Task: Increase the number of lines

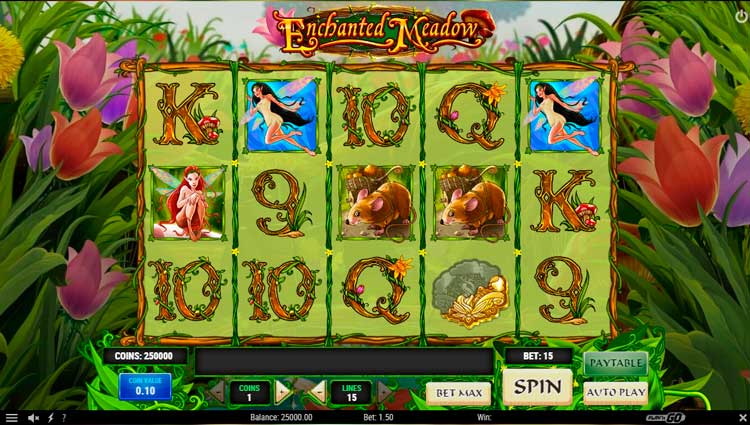Action: [385, 392]
